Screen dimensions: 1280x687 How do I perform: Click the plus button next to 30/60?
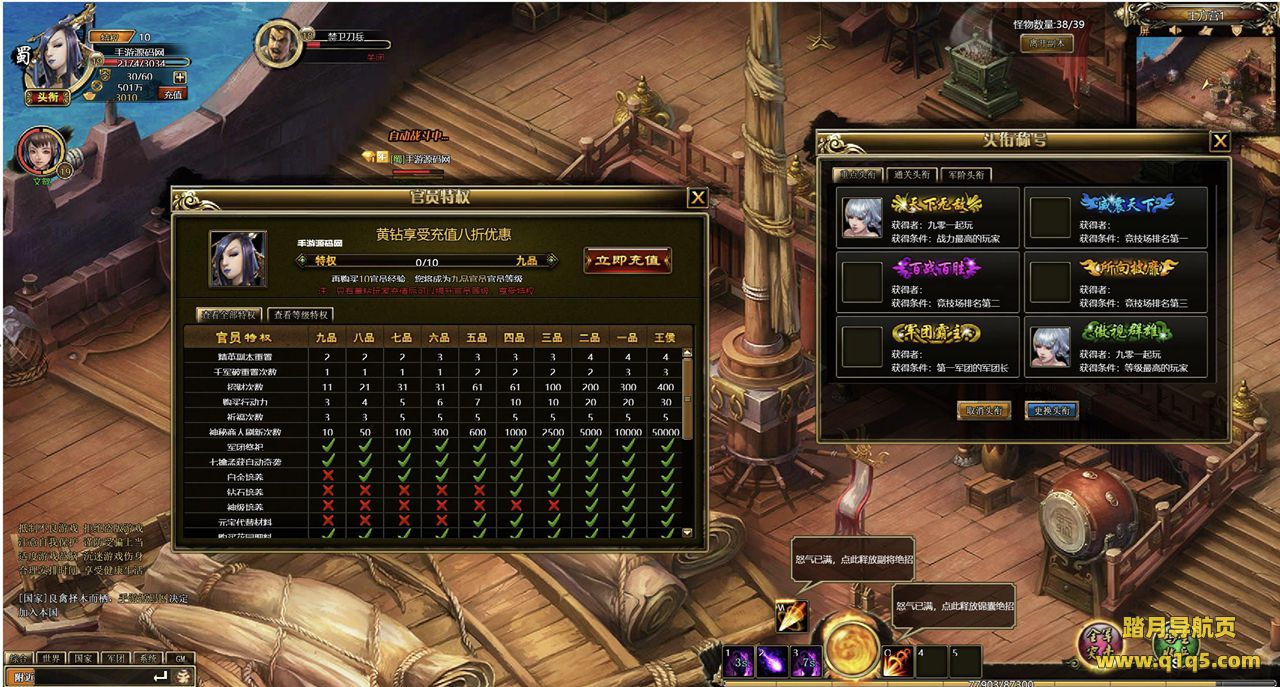click(x=179, y=77)
